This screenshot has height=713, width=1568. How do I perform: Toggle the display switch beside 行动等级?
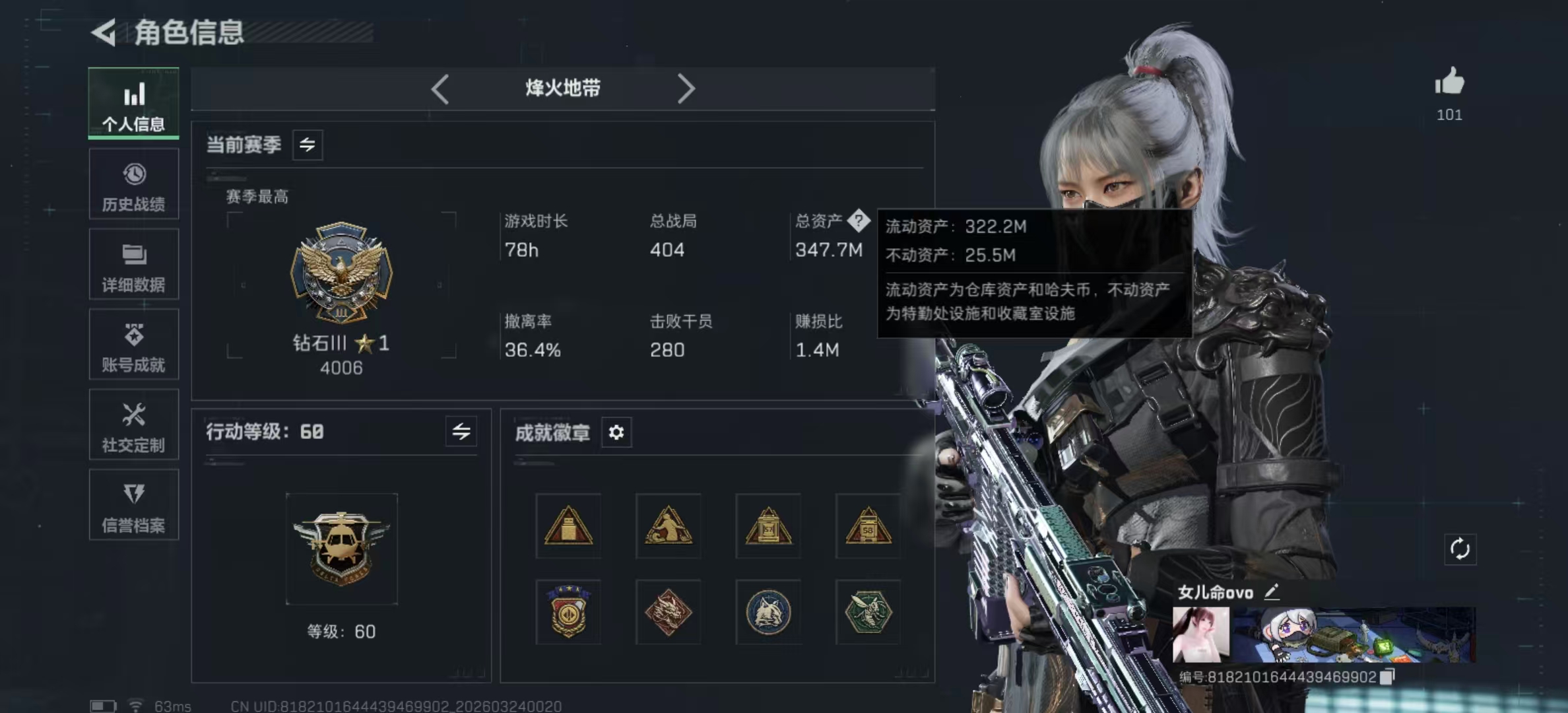[461, 432]
